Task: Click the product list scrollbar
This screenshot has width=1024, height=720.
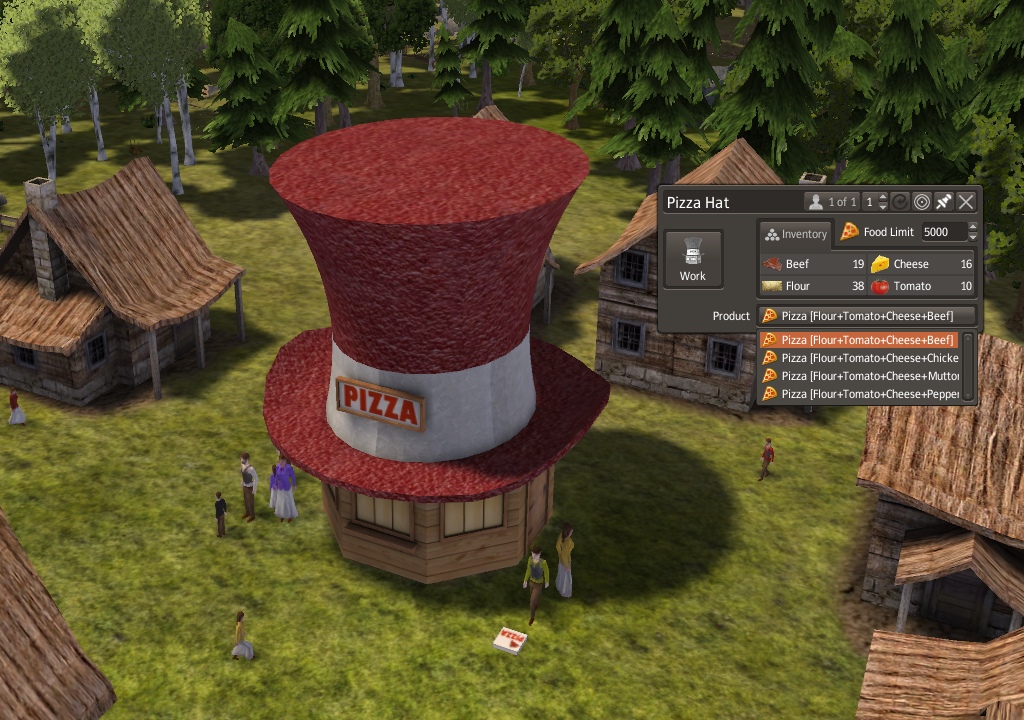Action: (x=968, y=367)
